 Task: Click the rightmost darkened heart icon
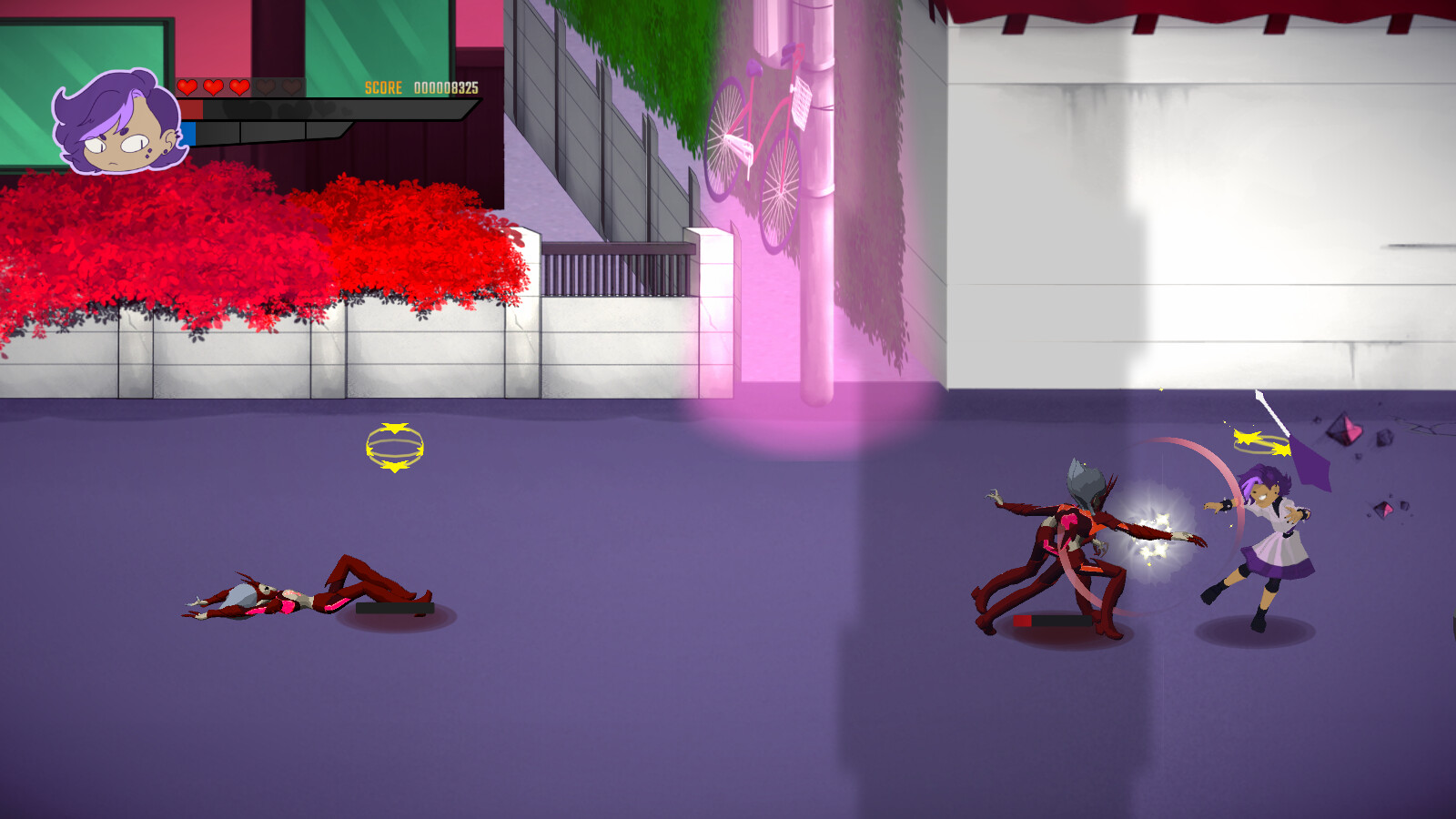pos(290,87)
